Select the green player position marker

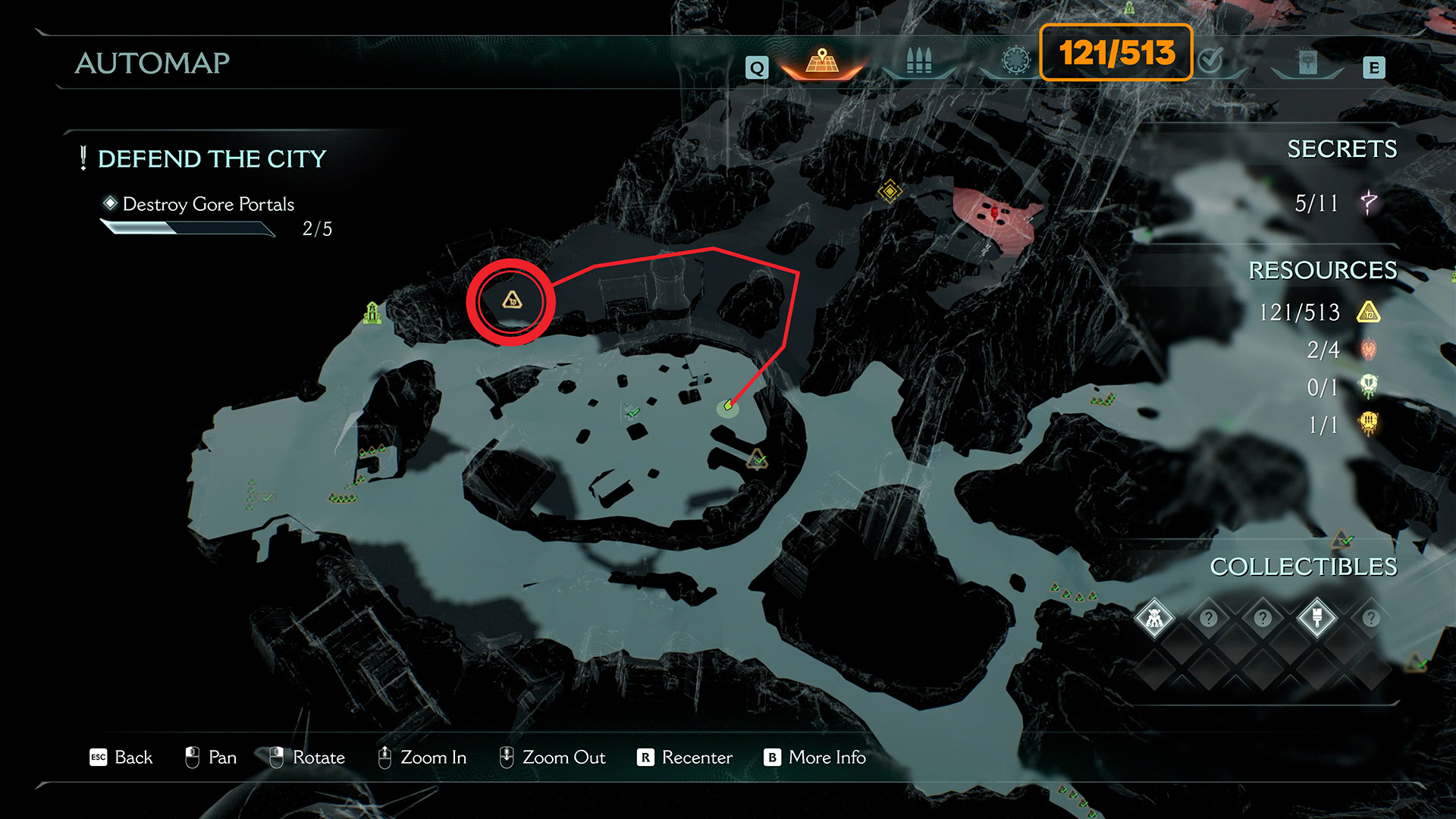coord(727,407)
